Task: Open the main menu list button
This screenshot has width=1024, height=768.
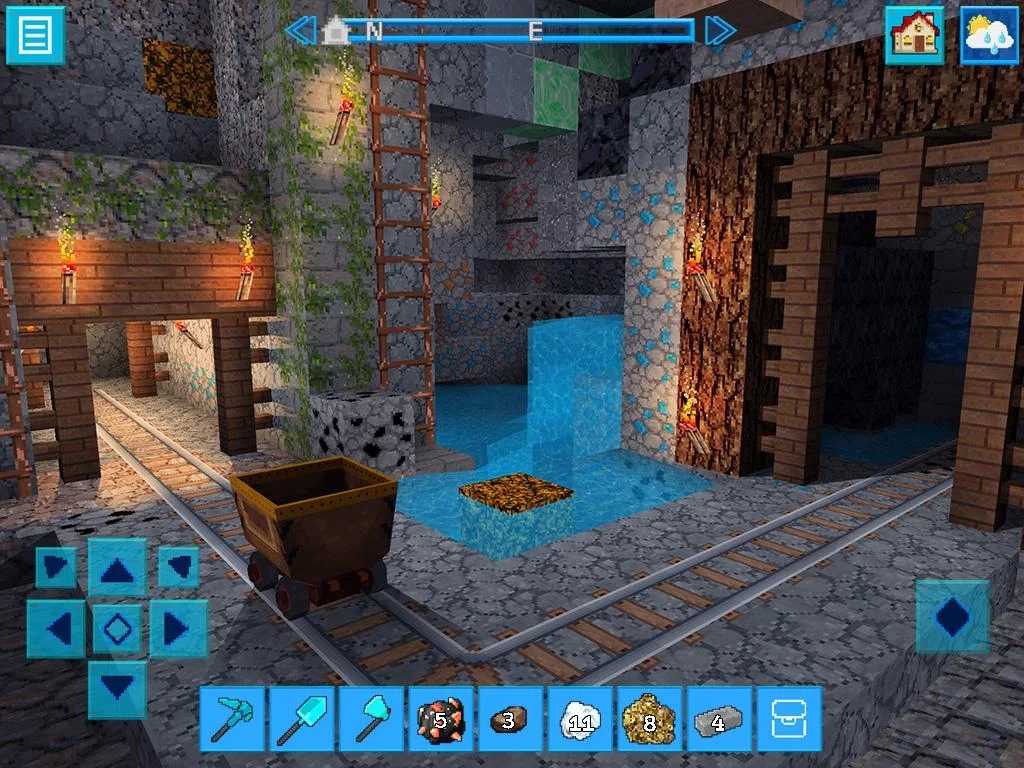Action: 35,35
